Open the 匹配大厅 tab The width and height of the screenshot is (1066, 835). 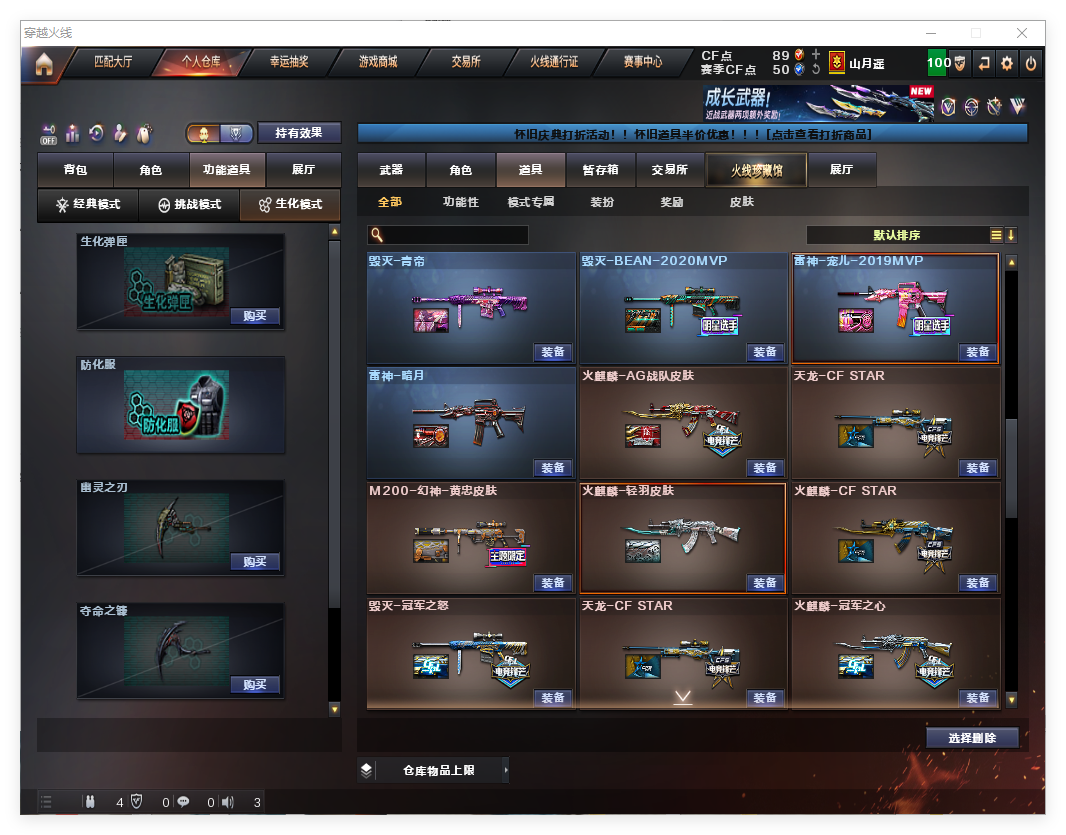click(x=112, y=62)
